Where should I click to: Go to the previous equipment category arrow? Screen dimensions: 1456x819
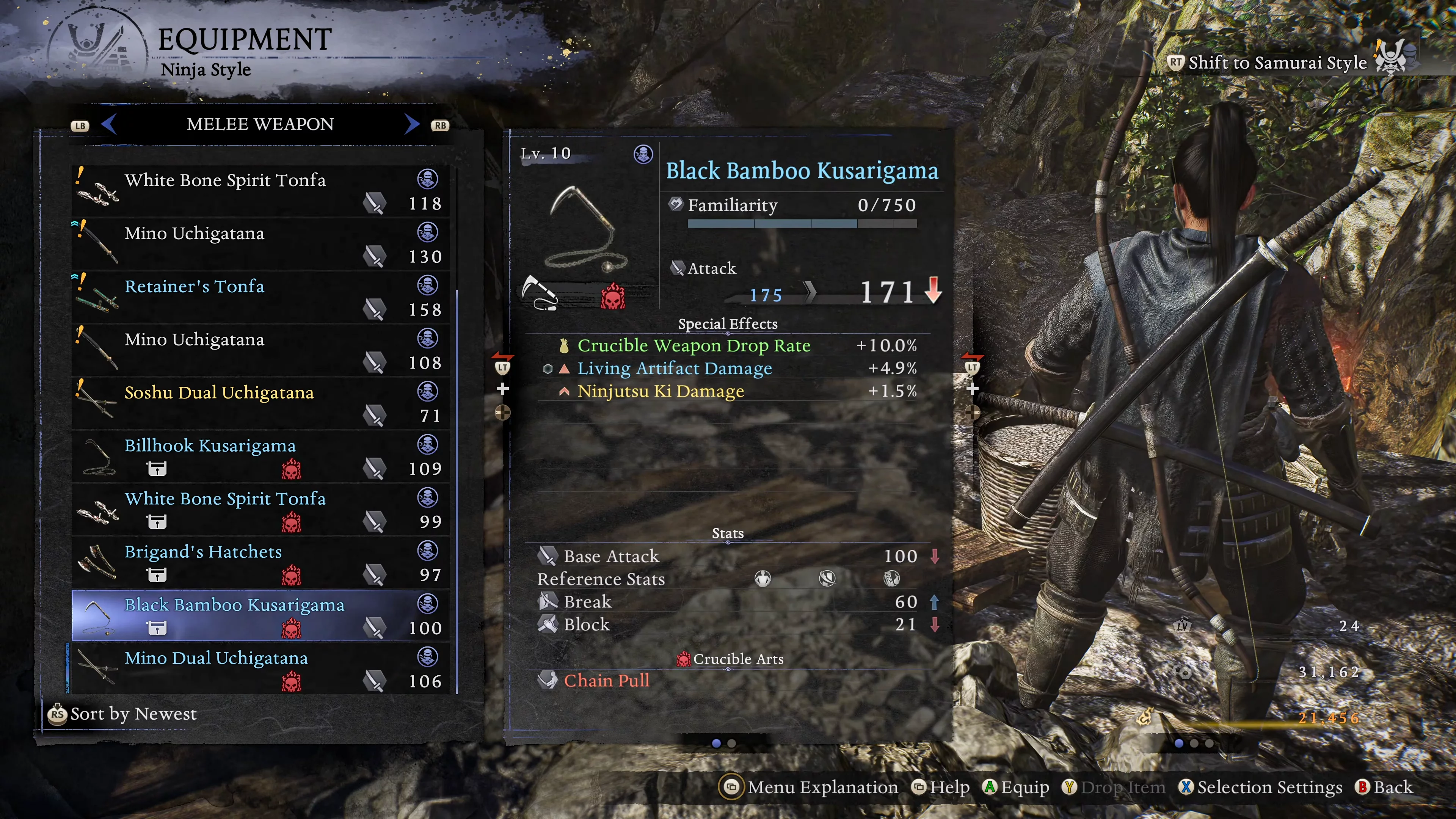pyautogui.click(x=109, y=124)
